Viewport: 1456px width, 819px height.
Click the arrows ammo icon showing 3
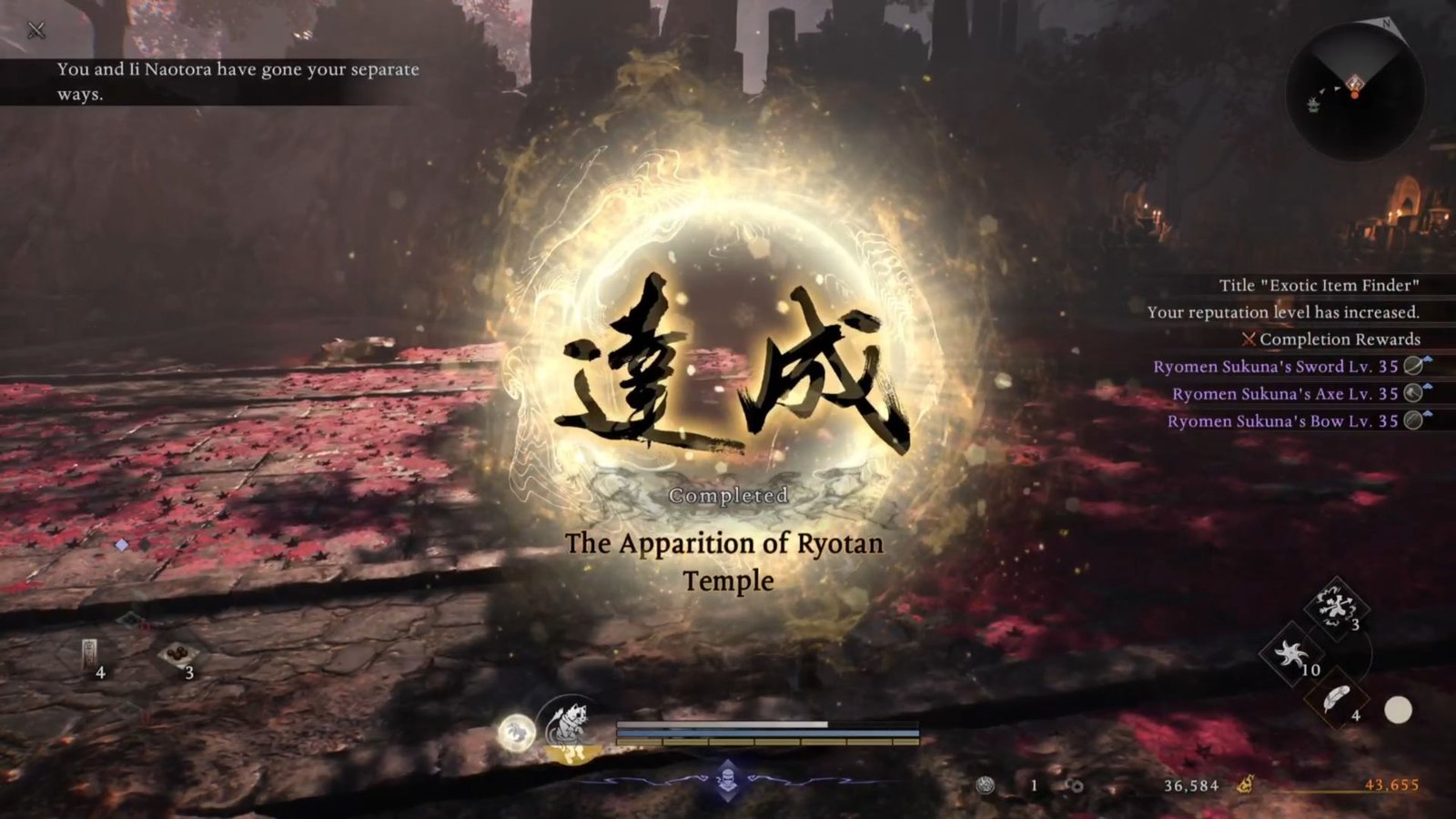[1334, 606]
